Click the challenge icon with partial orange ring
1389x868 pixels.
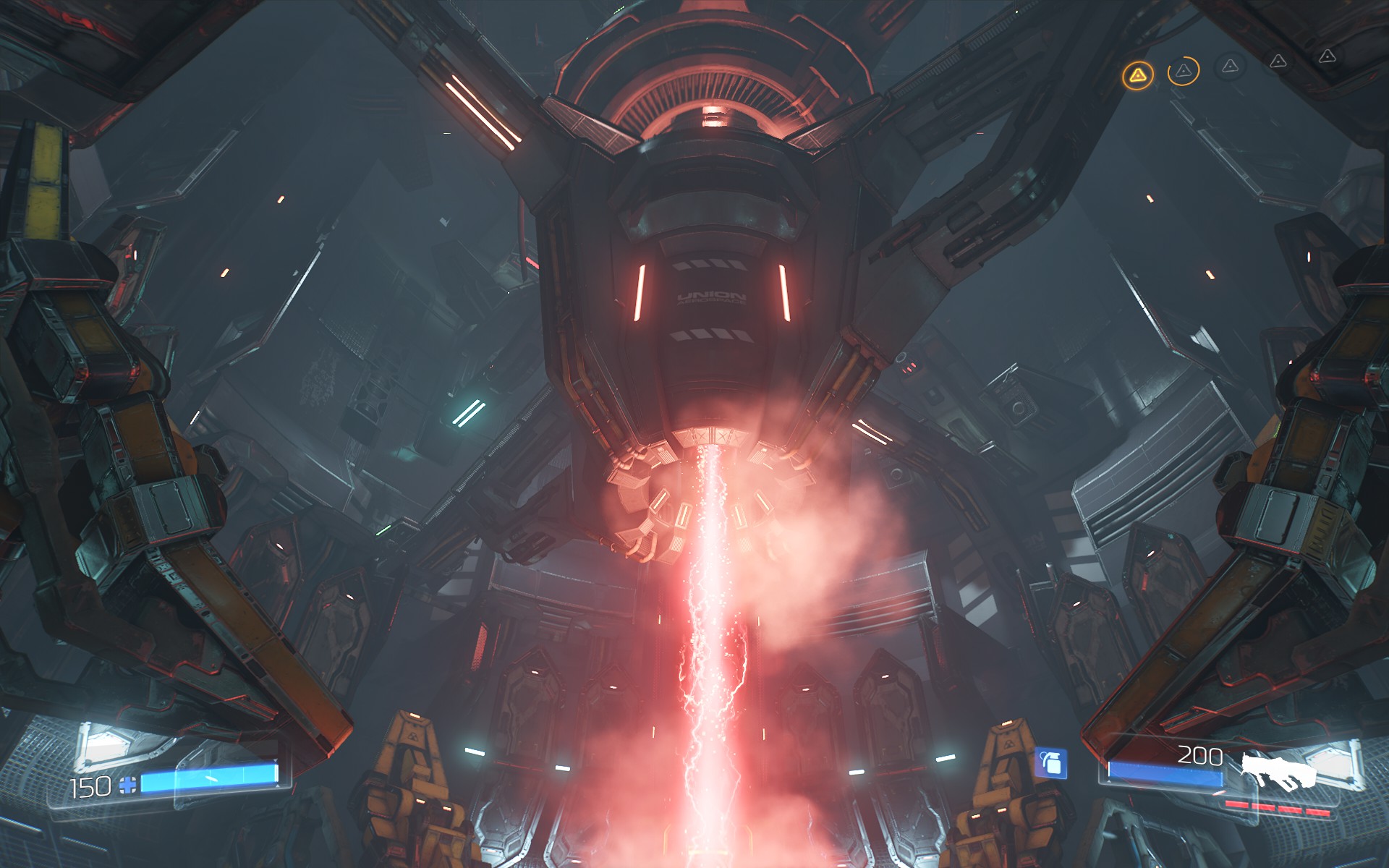(1183, 71)
